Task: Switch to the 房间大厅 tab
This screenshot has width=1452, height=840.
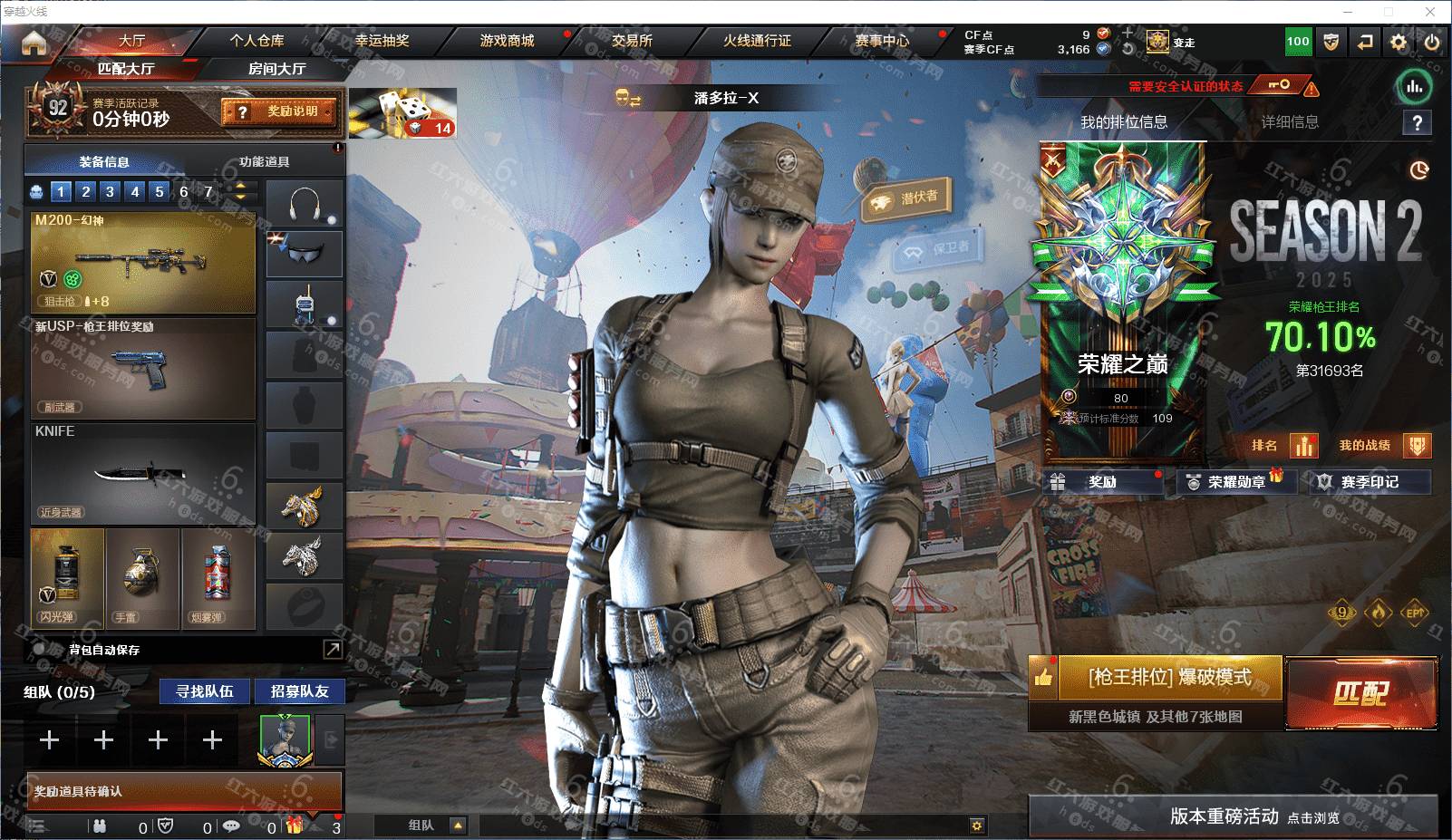Action: (276, 69)
